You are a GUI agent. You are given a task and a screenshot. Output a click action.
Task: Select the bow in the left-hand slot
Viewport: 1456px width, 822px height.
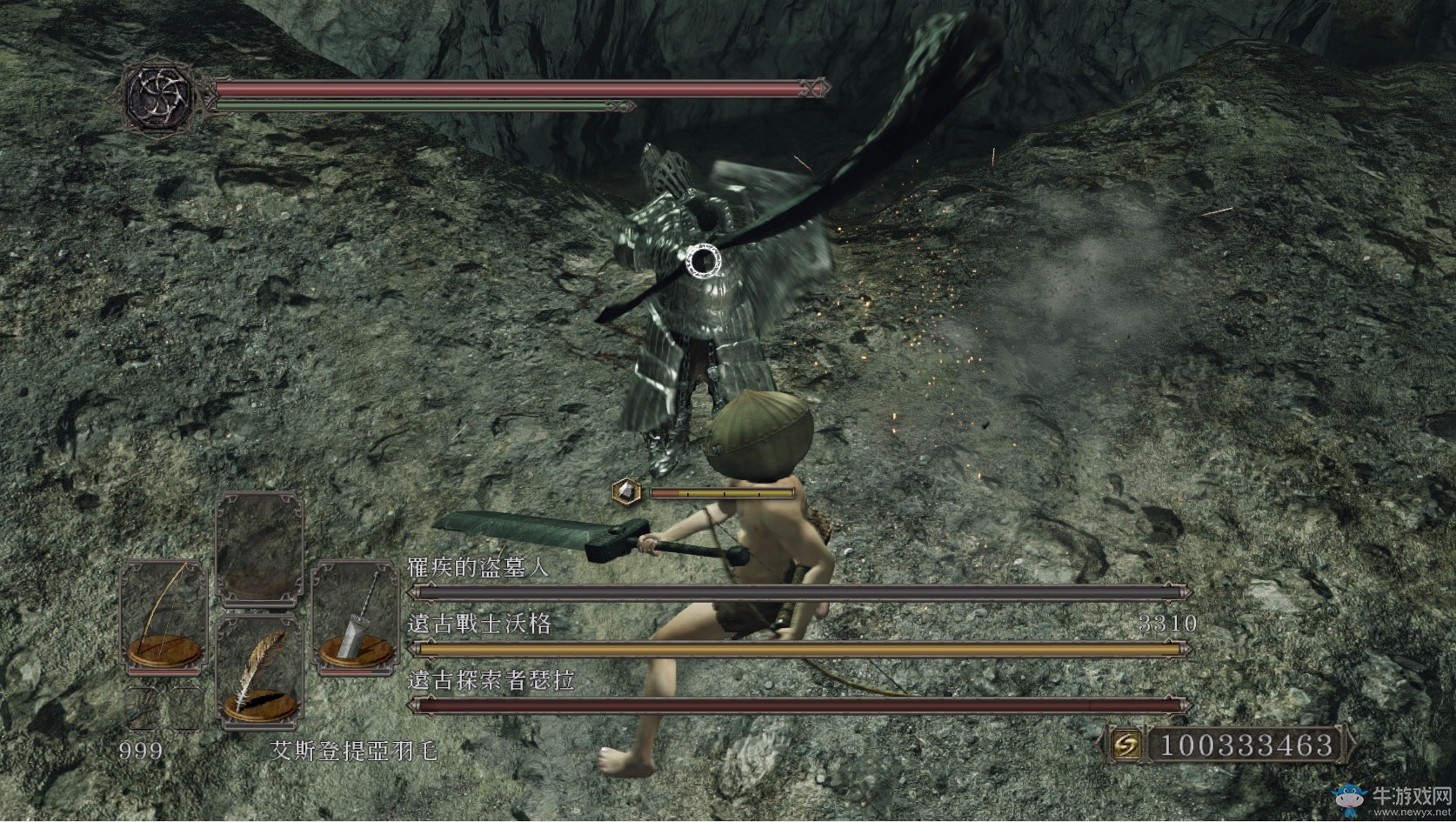[164, 616]
